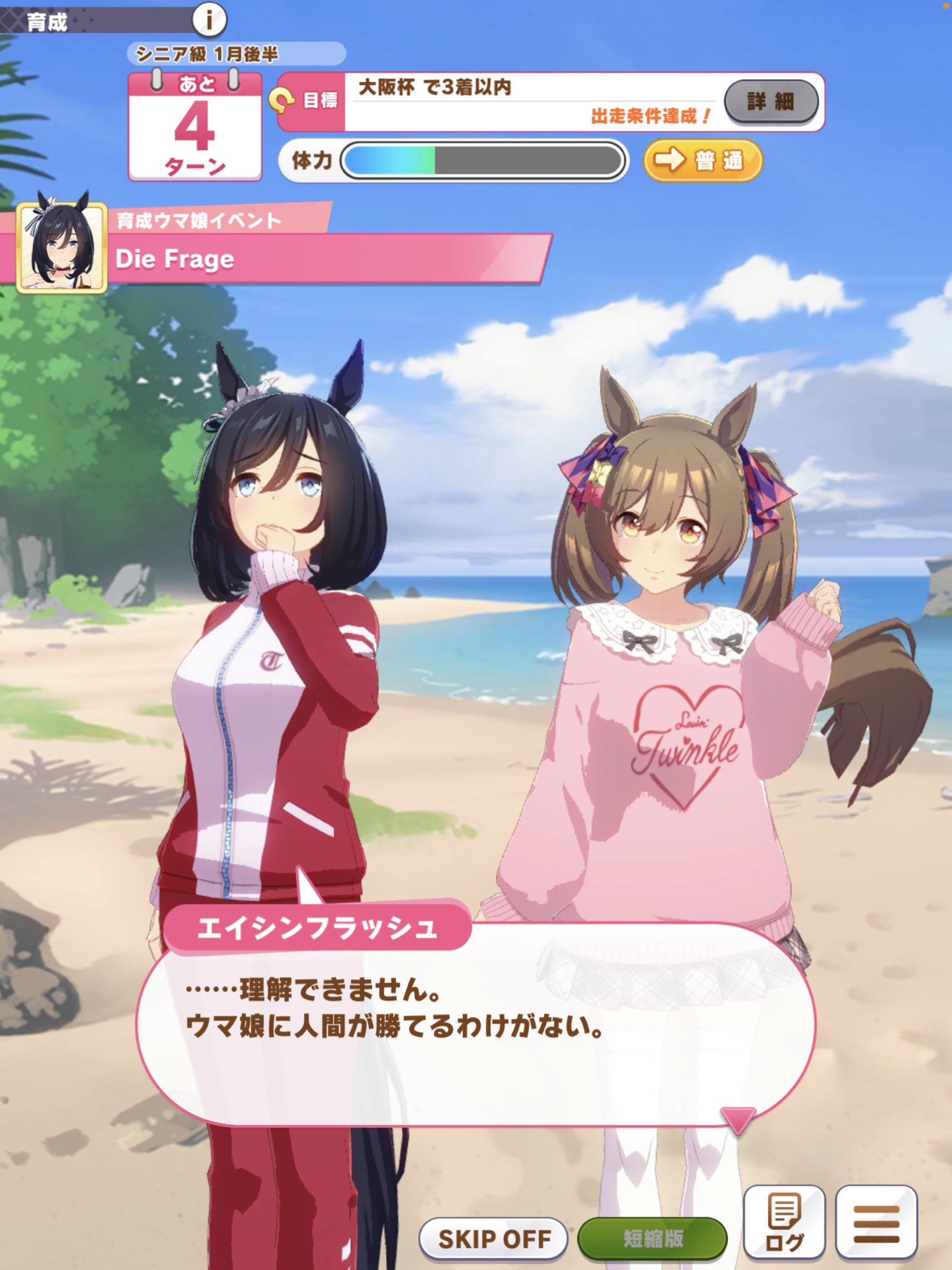Toggle the SKIP OFF button
The image size is (952, 1270).
tap(493, 1239)
